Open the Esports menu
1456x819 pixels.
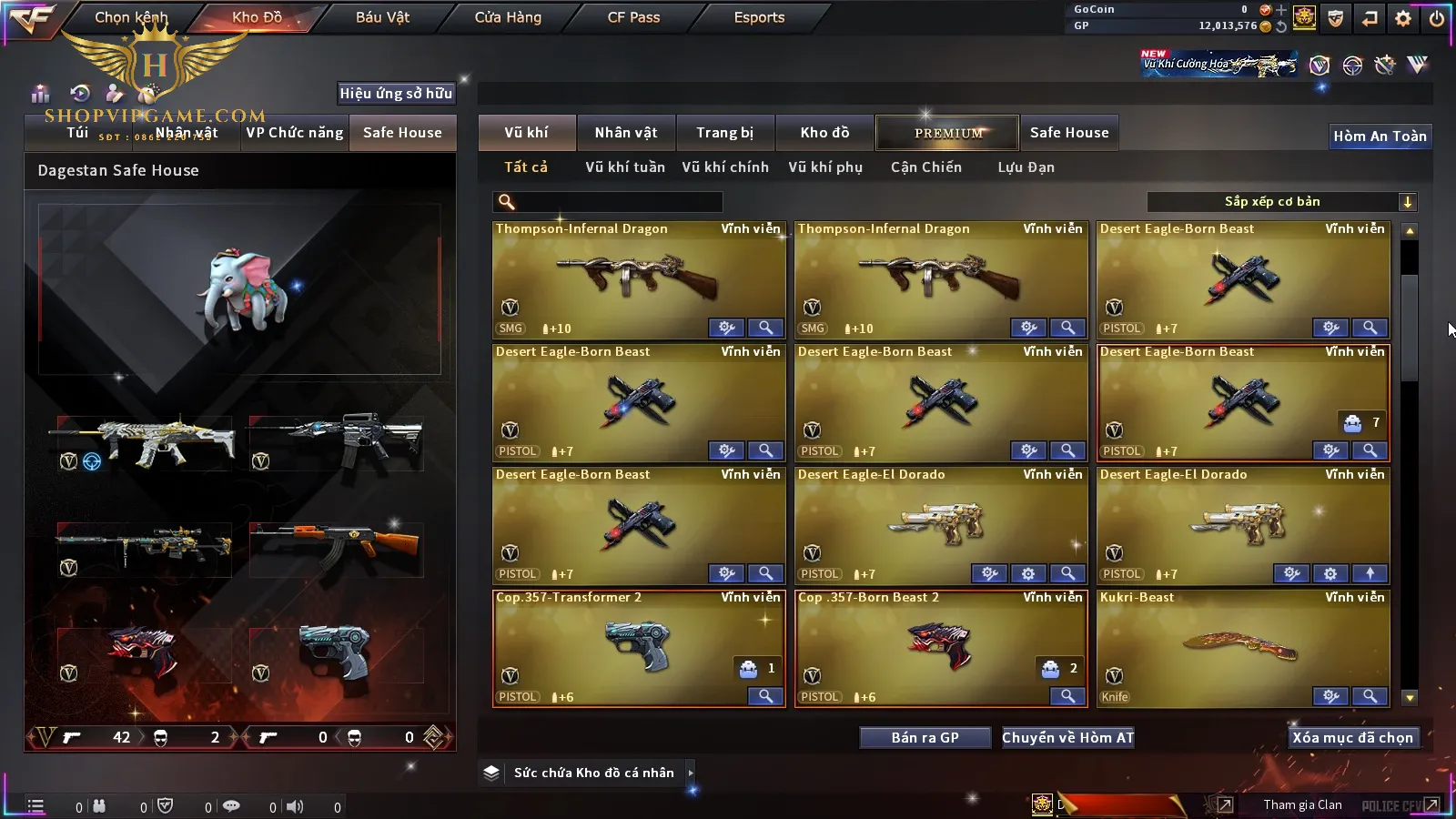click(759, 17)
